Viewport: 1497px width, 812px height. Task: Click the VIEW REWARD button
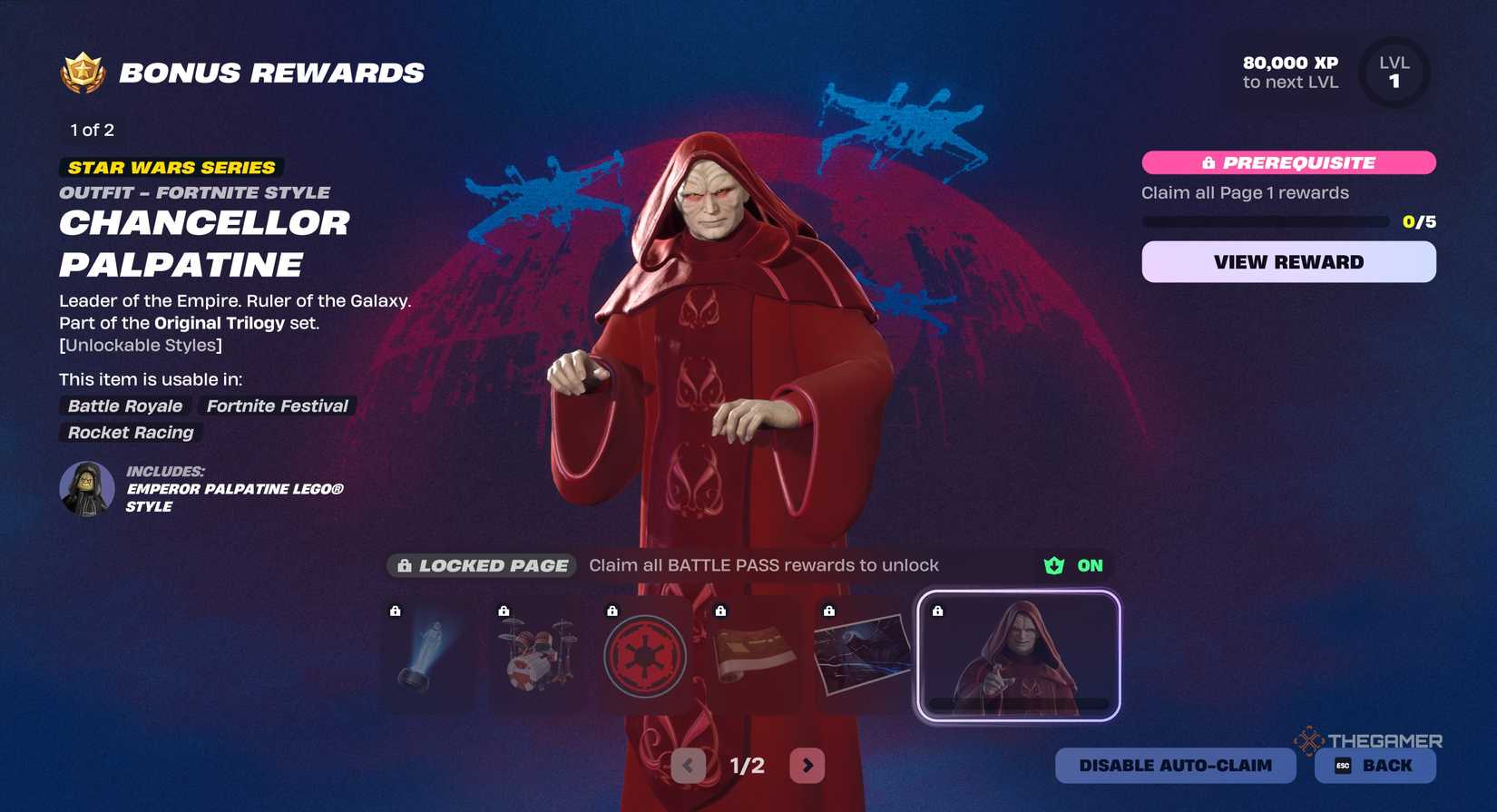[1288, 262]
